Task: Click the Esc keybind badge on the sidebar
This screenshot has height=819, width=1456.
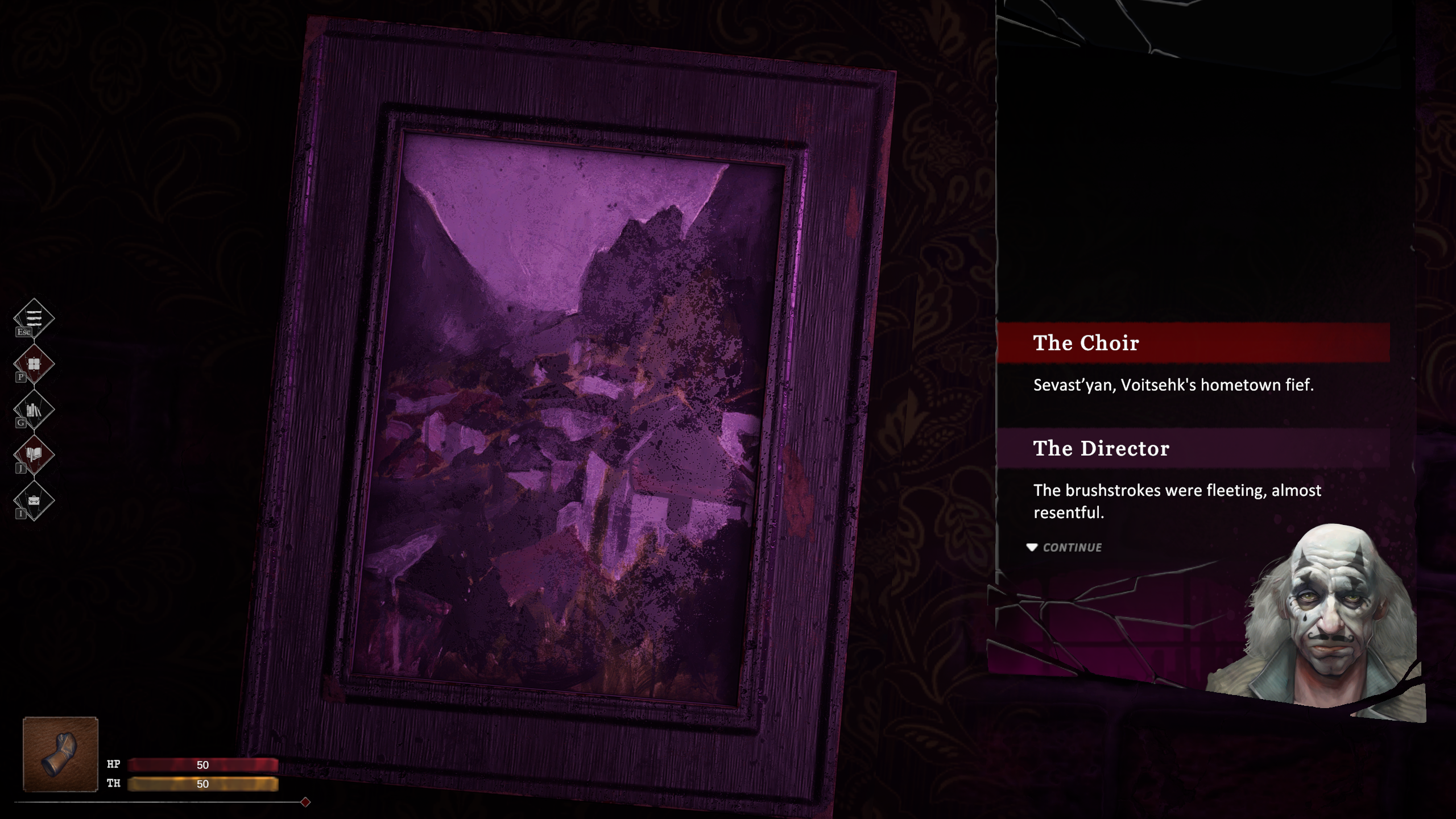Action: tap(24, 331)
